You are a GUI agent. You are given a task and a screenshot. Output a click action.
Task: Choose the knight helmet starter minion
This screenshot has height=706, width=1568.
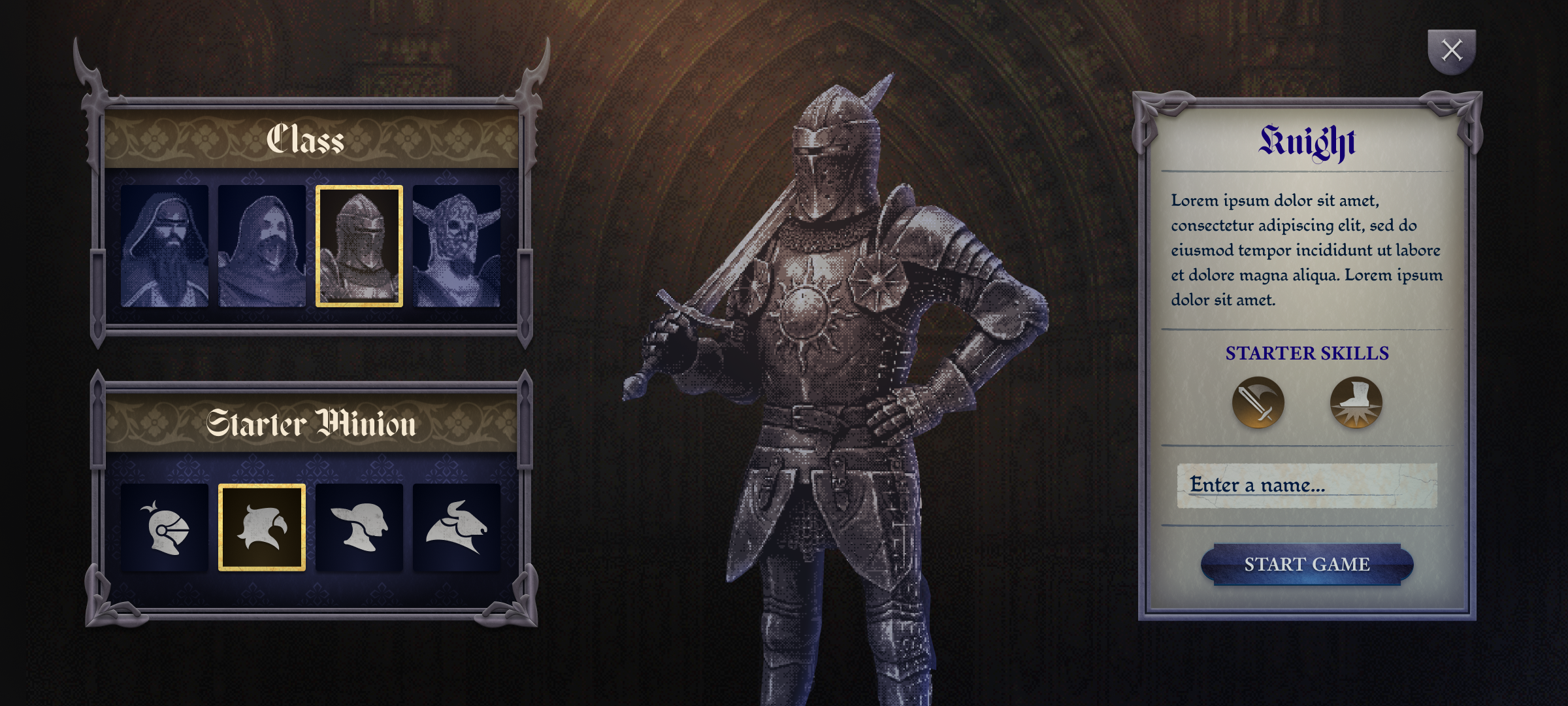tap(165, 528)
